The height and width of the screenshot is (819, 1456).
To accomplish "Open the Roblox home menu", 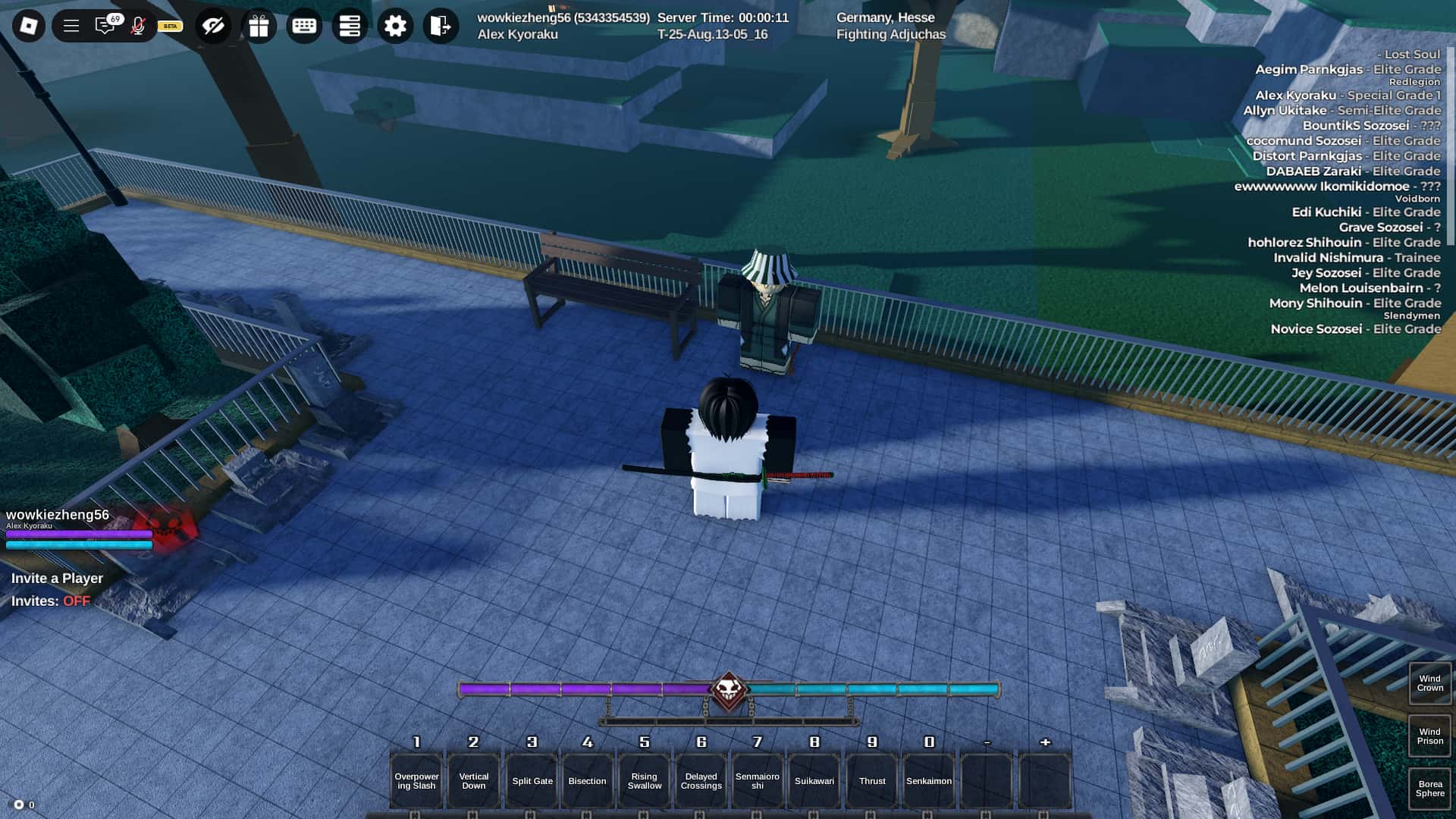I will (x=28, y=25).
